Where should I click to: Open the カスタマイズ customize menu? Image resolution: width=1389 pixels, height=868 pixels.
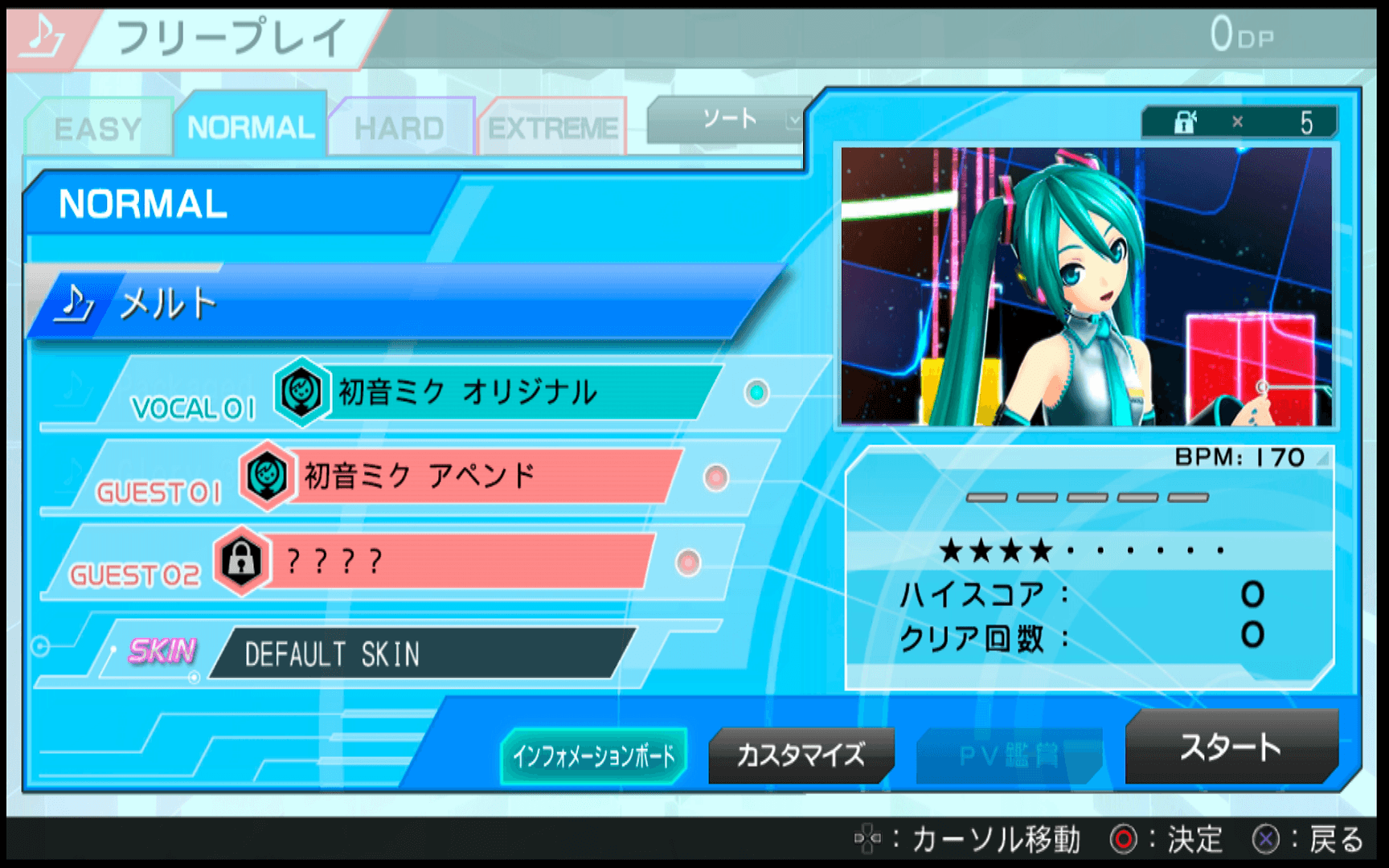tap(801, 755)
